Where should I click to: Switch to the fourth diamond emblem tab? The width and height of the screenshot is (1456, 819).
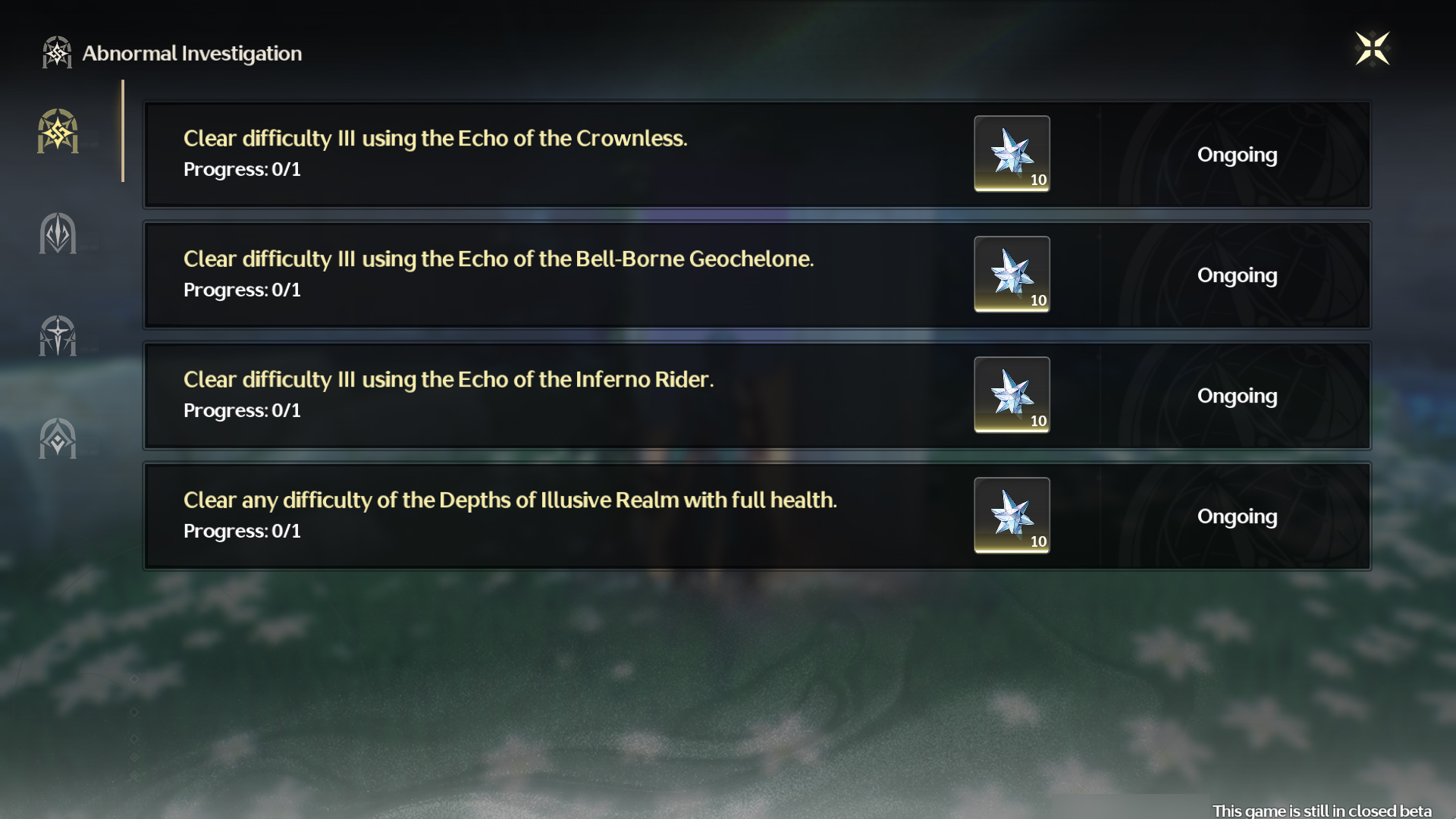click(x=58, y=438)
